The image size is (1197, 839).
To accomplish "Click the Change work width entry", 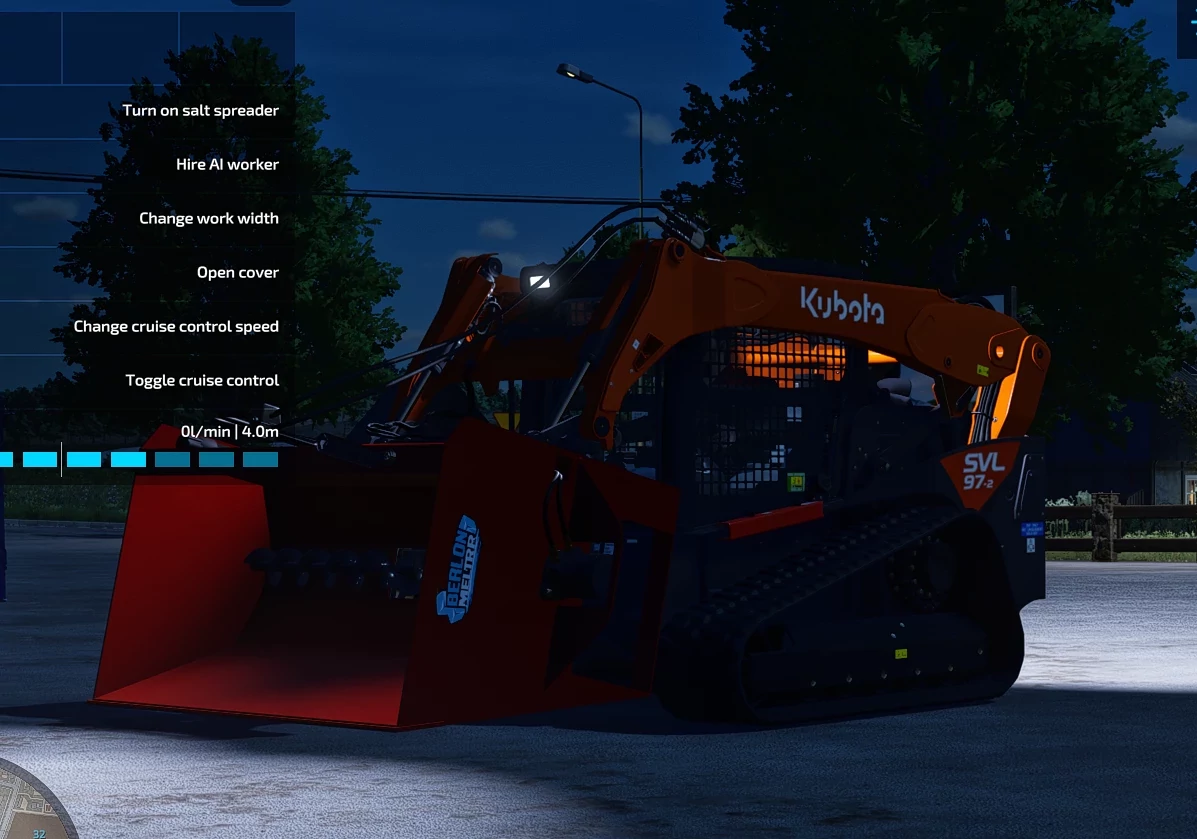I will (x=208, y=219).
